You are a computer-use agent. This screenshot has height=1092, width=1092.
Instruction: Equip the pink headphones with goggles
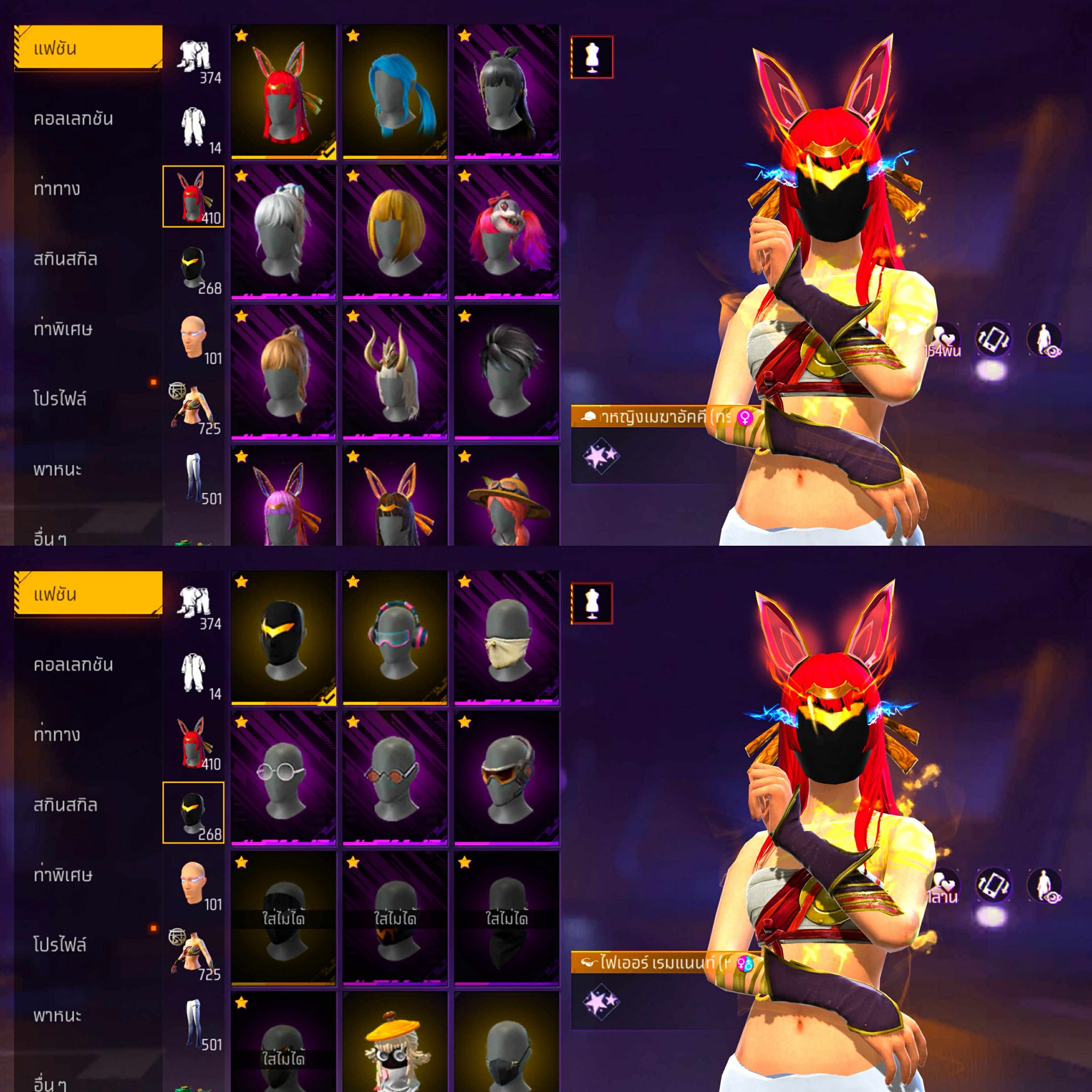[395, 639]
